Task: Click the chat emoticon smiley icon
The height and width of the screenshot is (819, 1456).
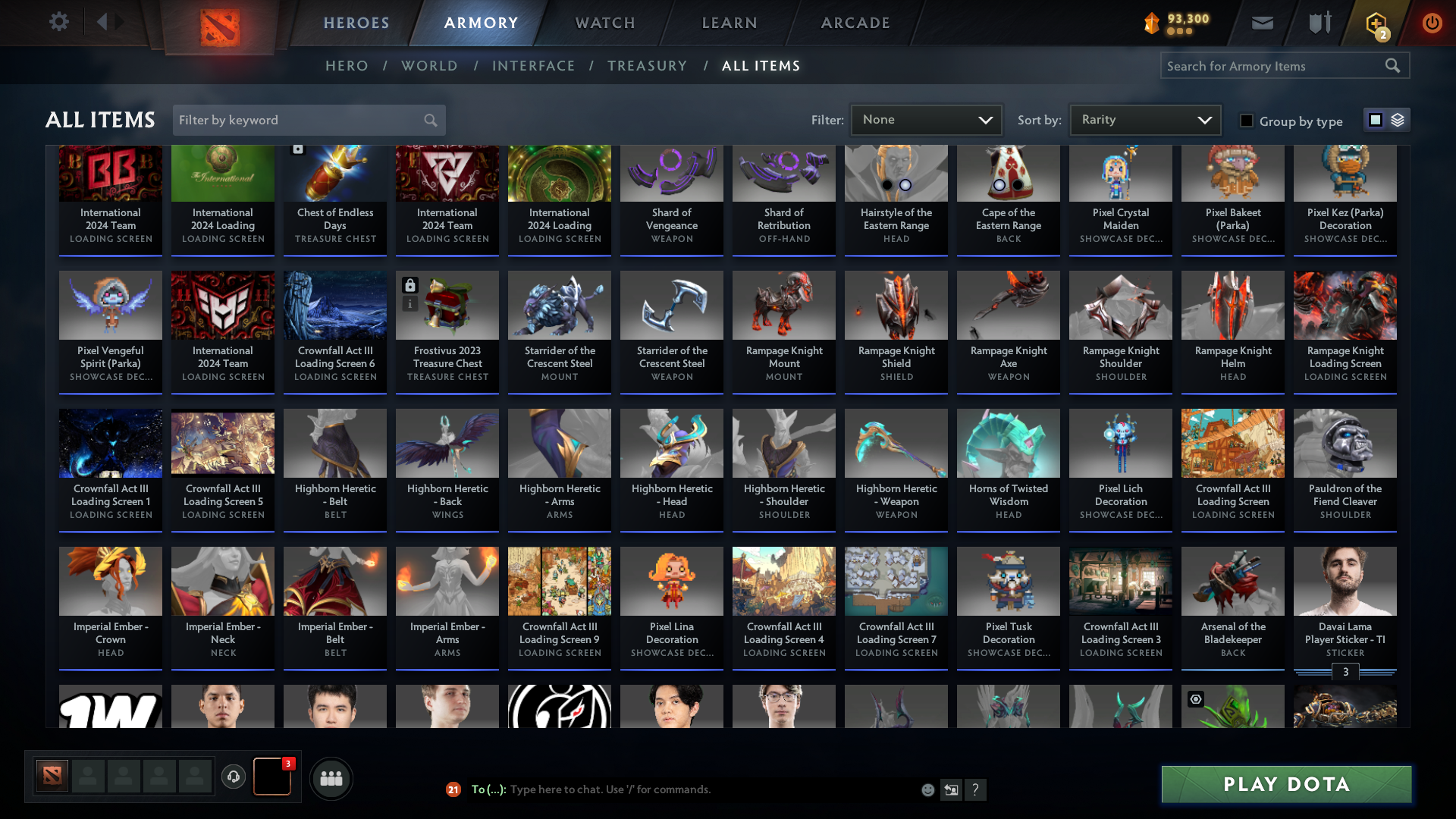Action: point(927,789)
